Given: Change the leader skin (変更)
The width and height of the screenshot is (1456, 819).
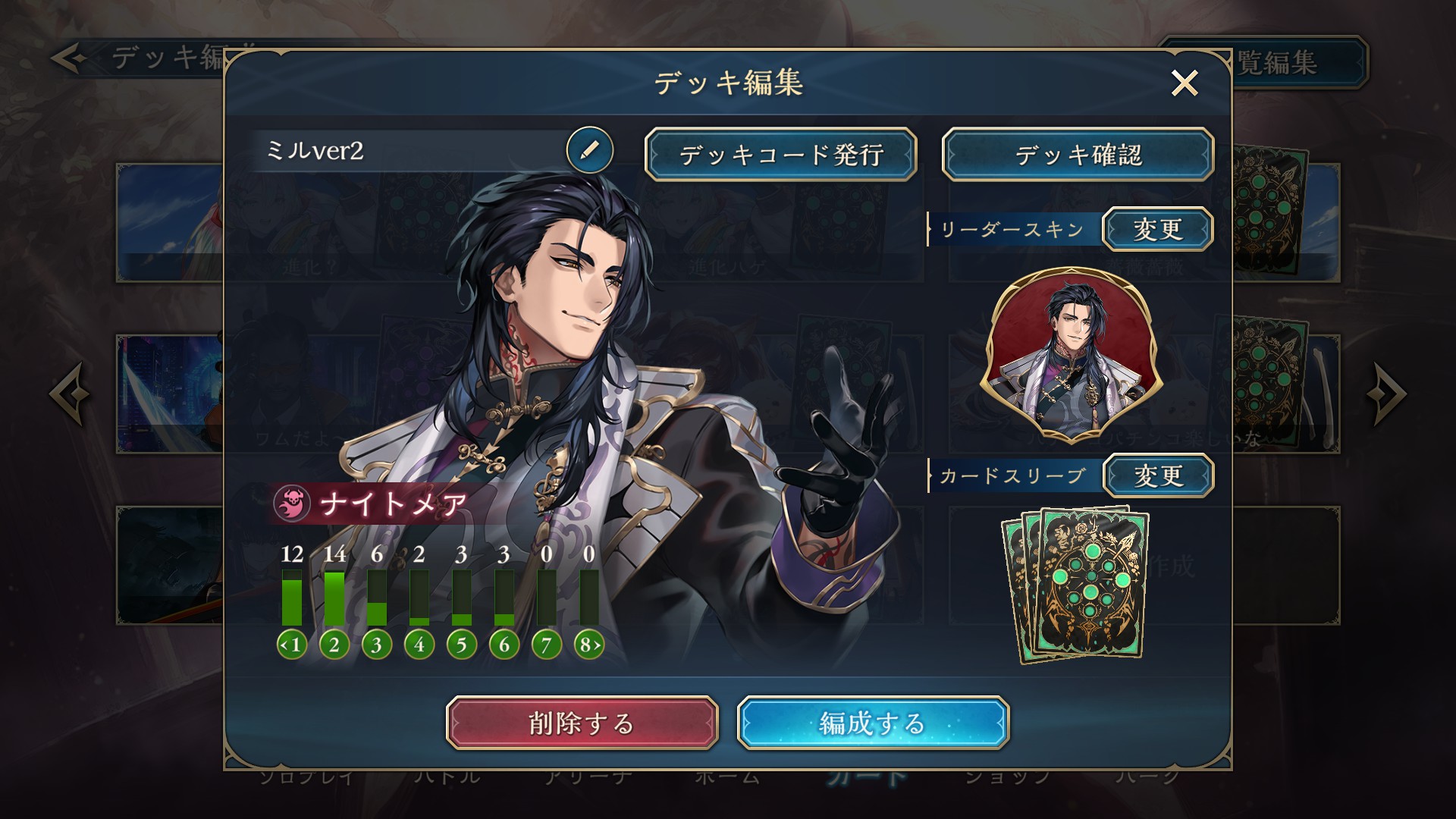Looking at the screenshot, I should click(1157, 229).
